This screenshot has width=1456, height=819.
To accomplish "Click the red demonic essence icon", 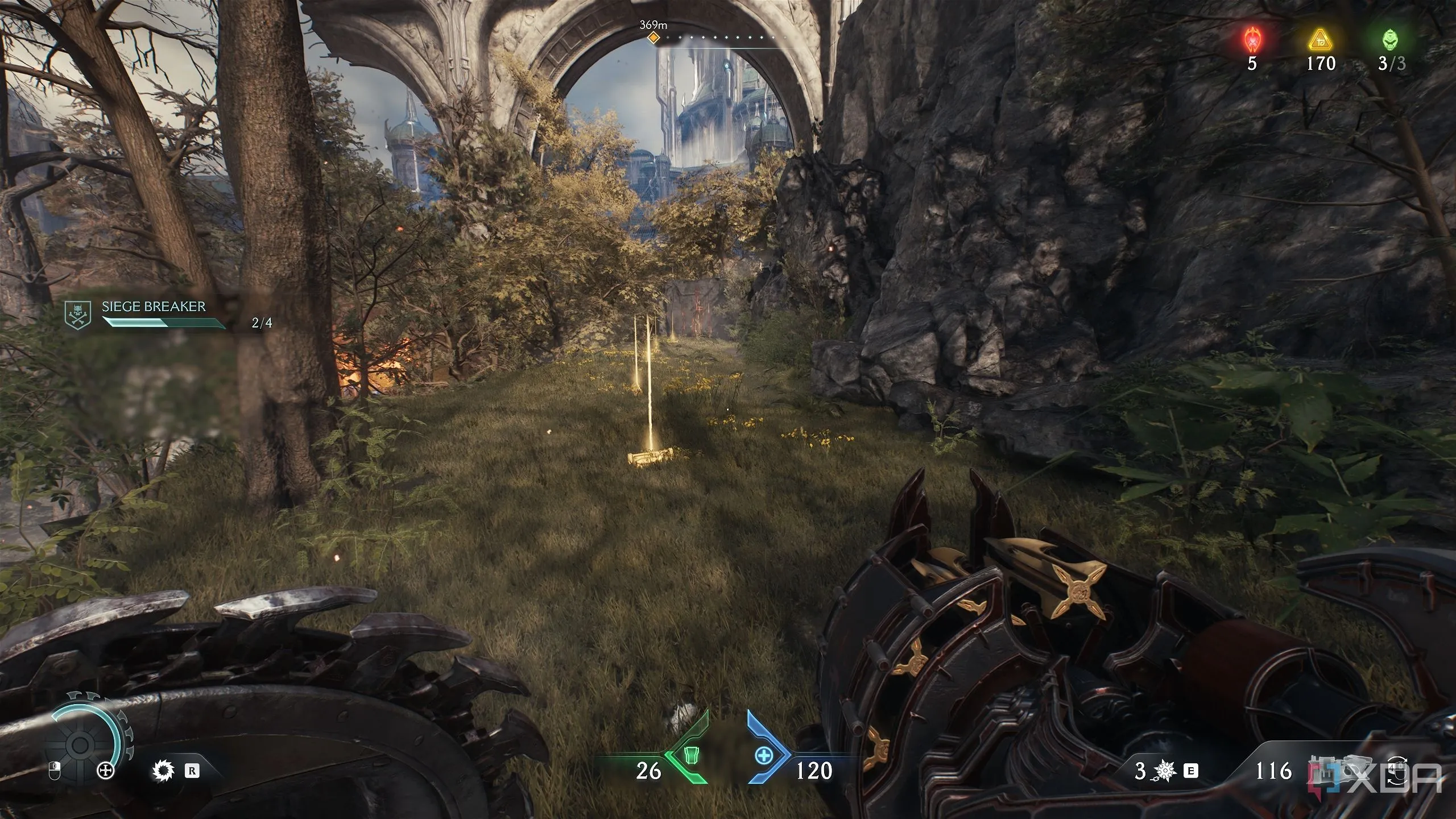I will (1252, 40).
